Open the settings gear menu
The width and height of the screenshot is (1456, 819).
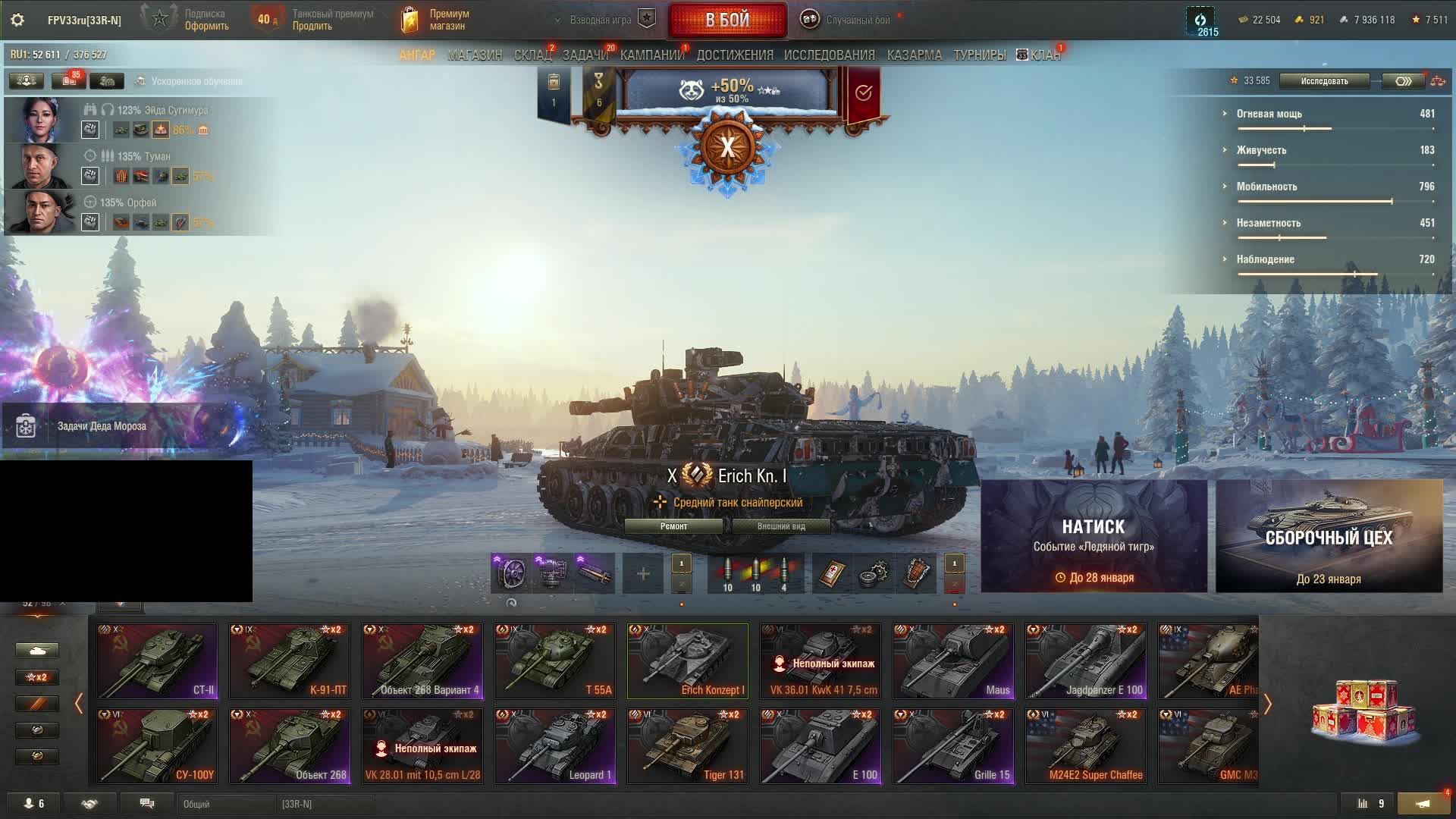point(17,20)
